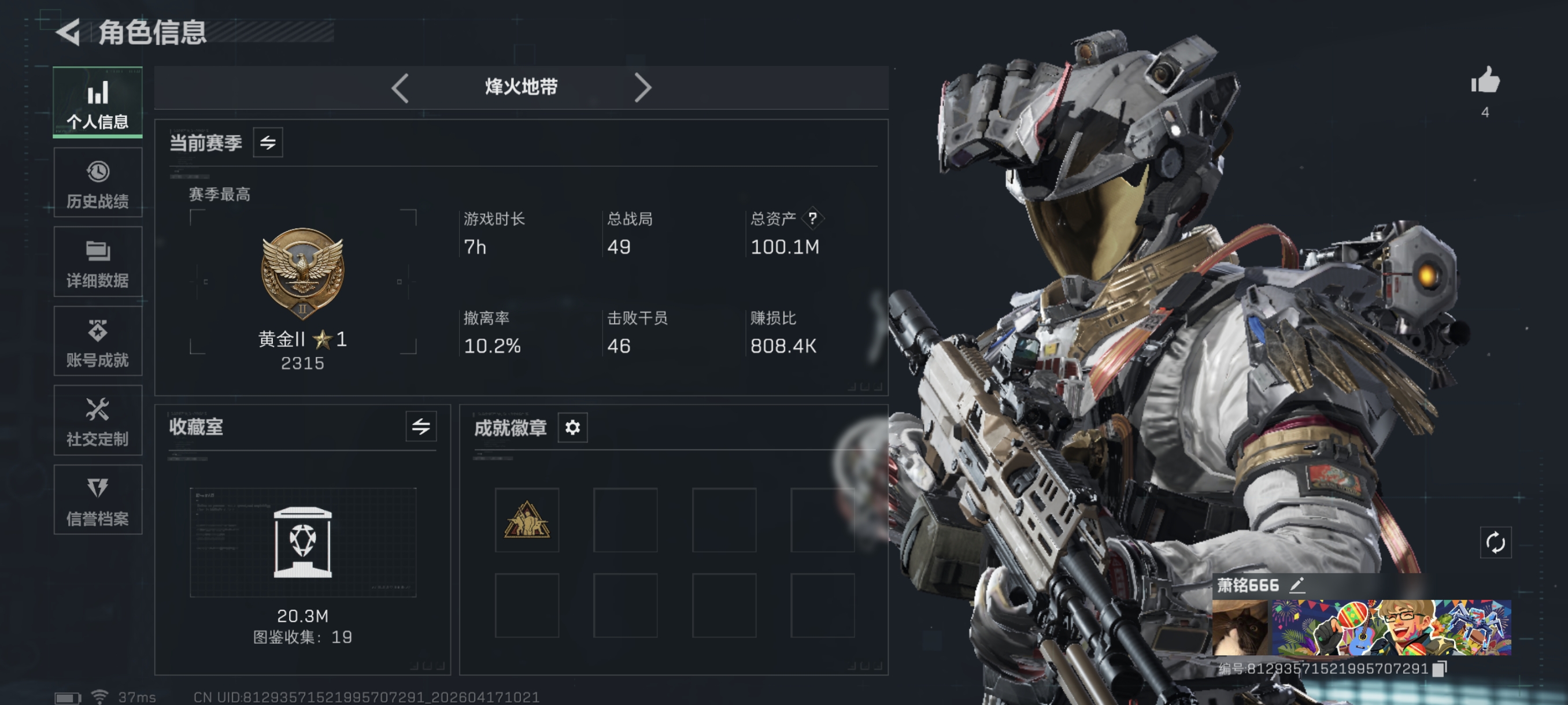Toggle the 当前赛季 season swap button
1568x705 pixels.
click(268, 143)
